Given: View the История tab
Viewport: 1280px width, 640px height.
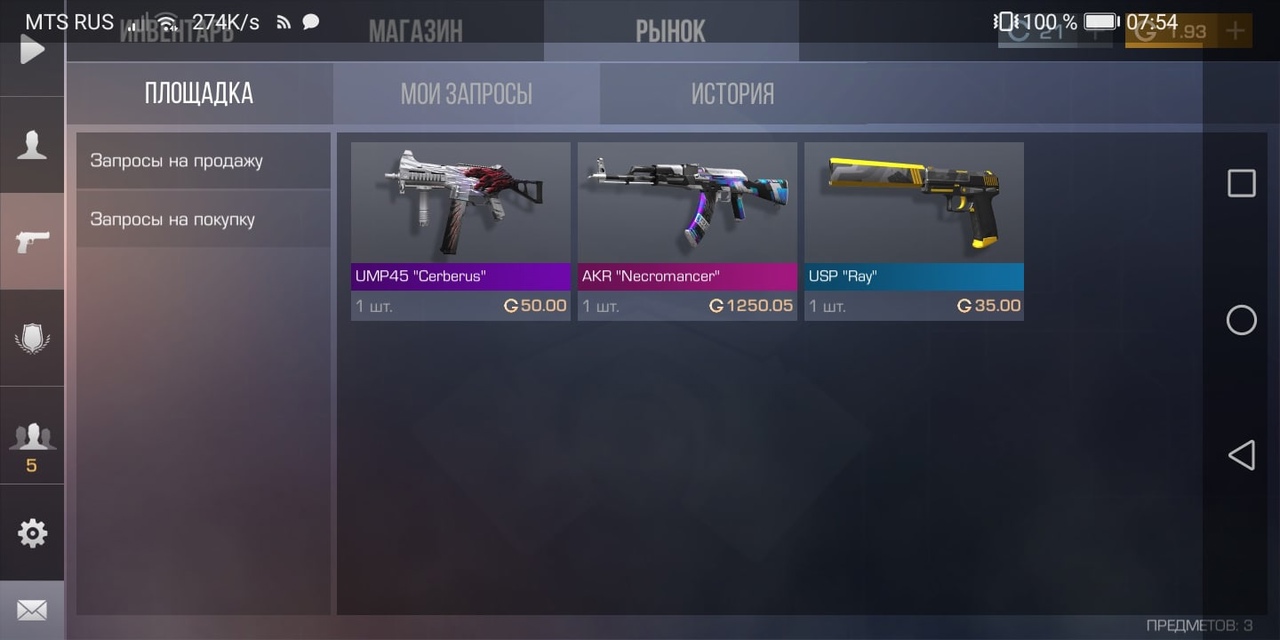Looking at the screenshot, I should 732,94.
